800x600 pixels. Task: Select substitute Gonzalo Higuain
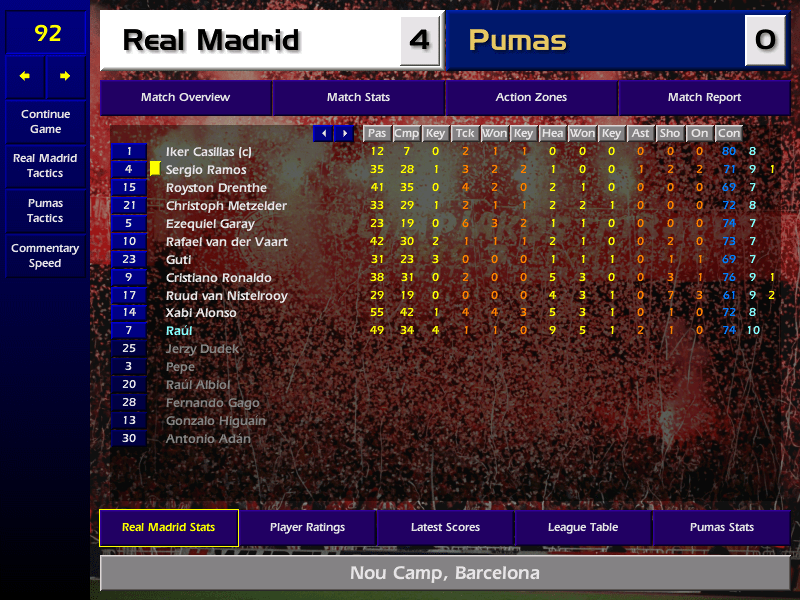(x=215, y=421)
